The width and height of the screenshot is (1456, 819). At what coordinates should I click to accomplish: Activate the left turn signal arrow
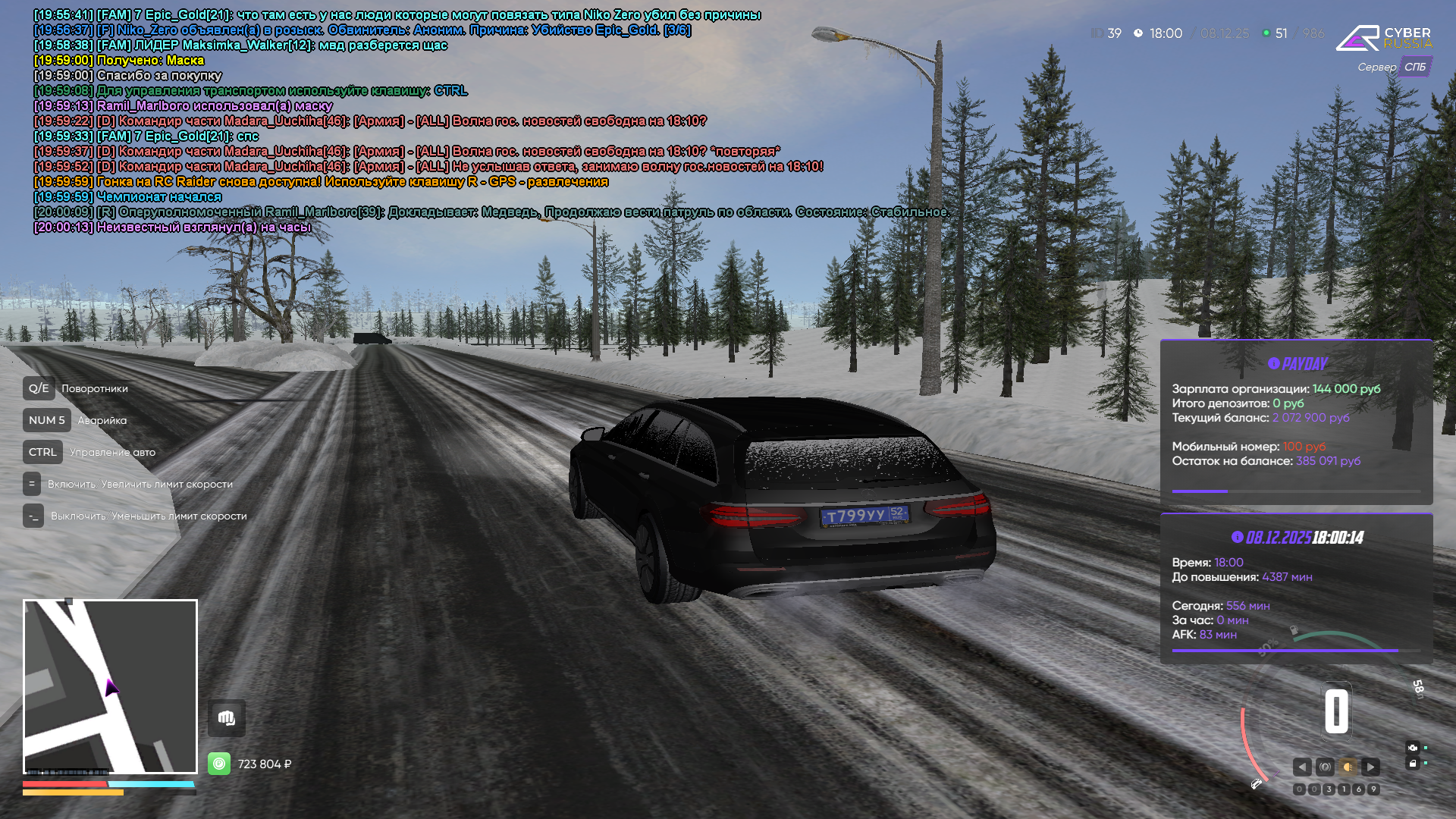(1302, 767)
